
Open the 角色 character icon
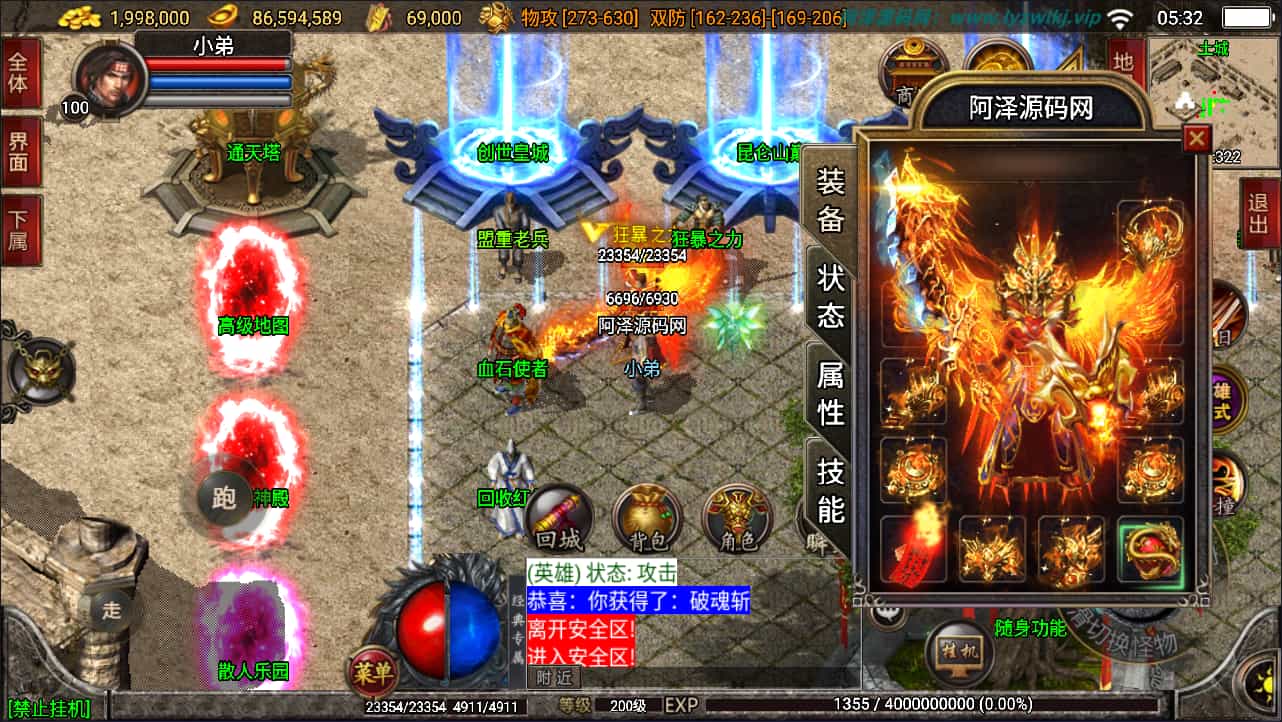pos(737,520)
